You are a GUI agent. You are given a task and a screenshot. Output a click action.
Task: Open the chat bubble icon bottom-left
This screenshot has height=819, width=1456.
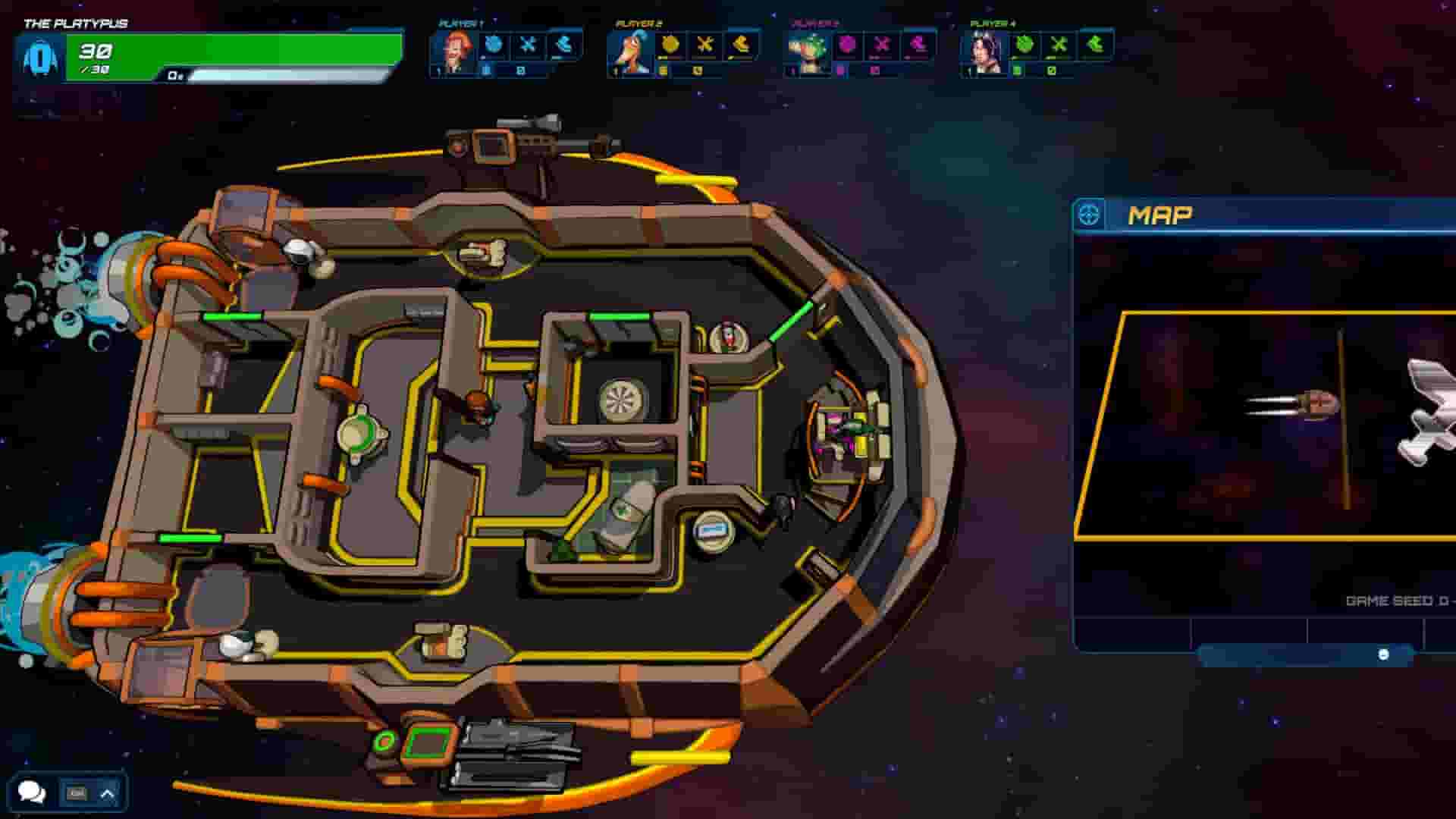point(33,793)
